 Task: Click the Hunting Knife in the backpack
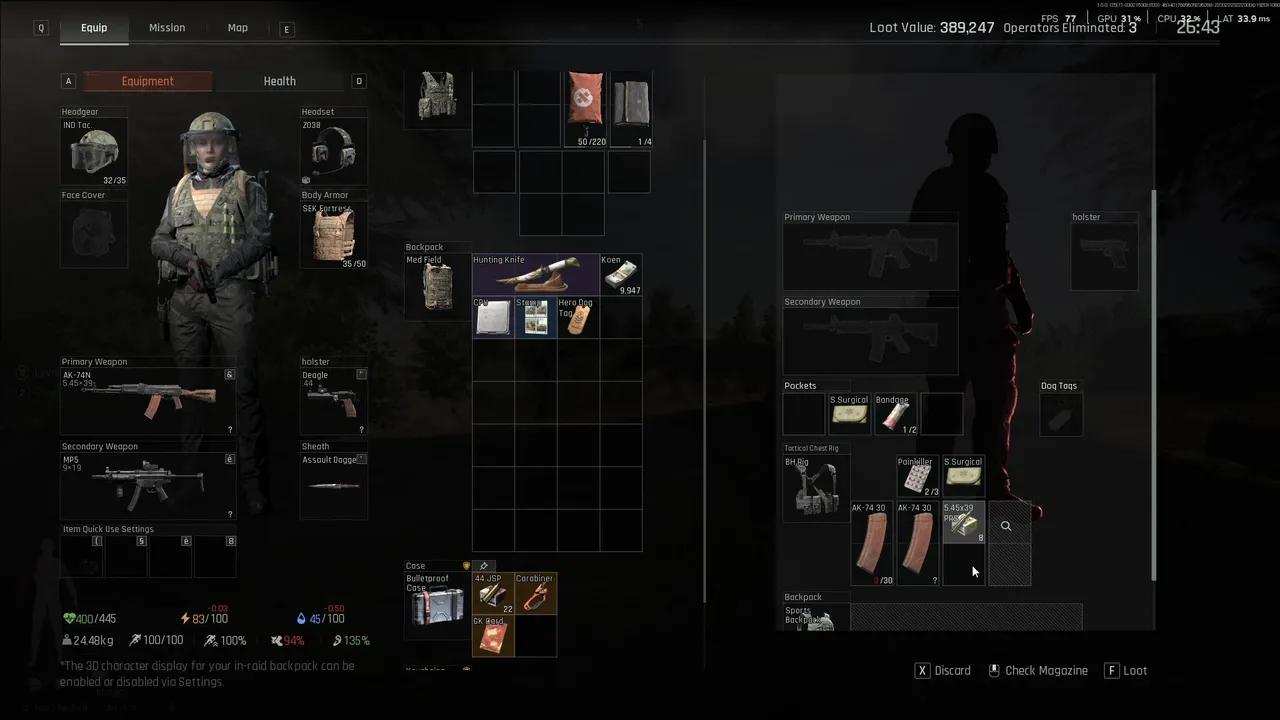[x=535, y=275]
